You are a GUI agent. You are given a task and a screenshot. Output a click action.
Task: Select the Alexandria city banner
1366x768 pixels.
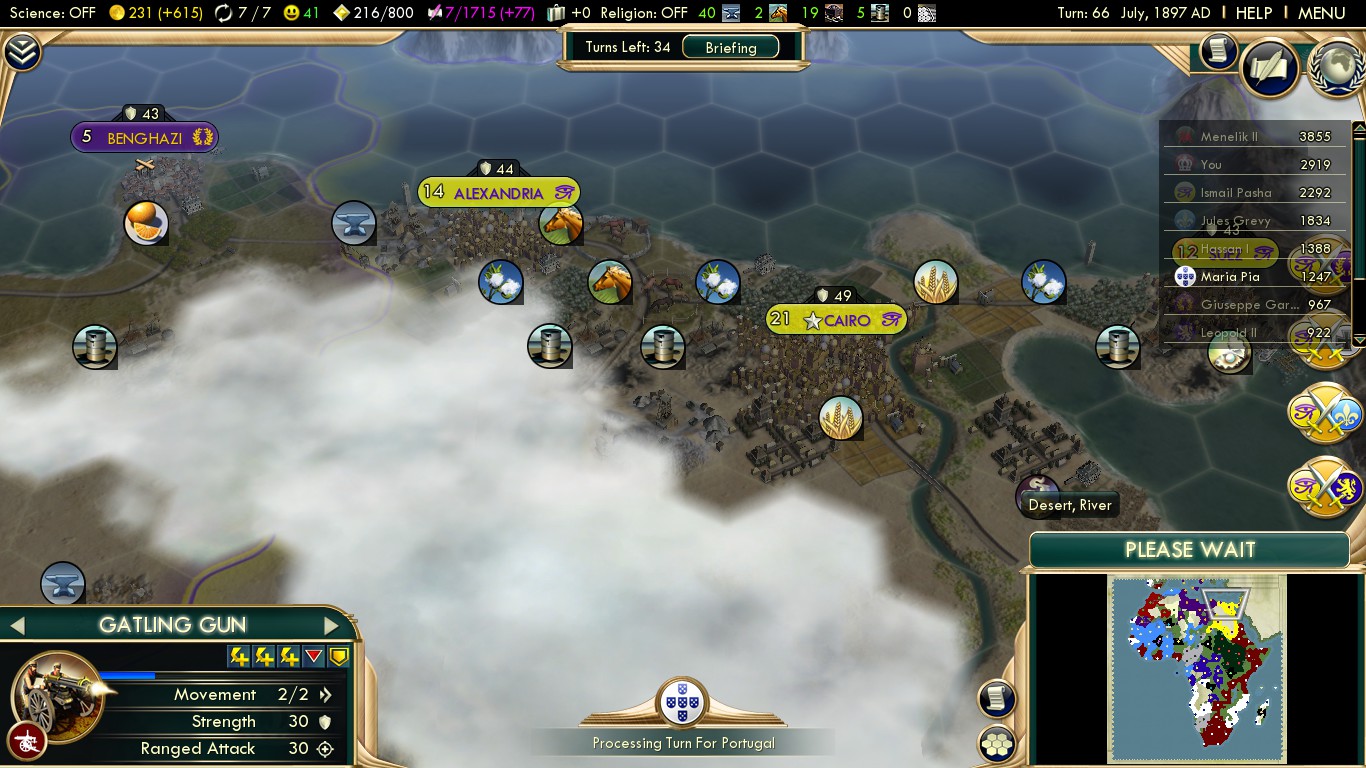coord(498,193)
